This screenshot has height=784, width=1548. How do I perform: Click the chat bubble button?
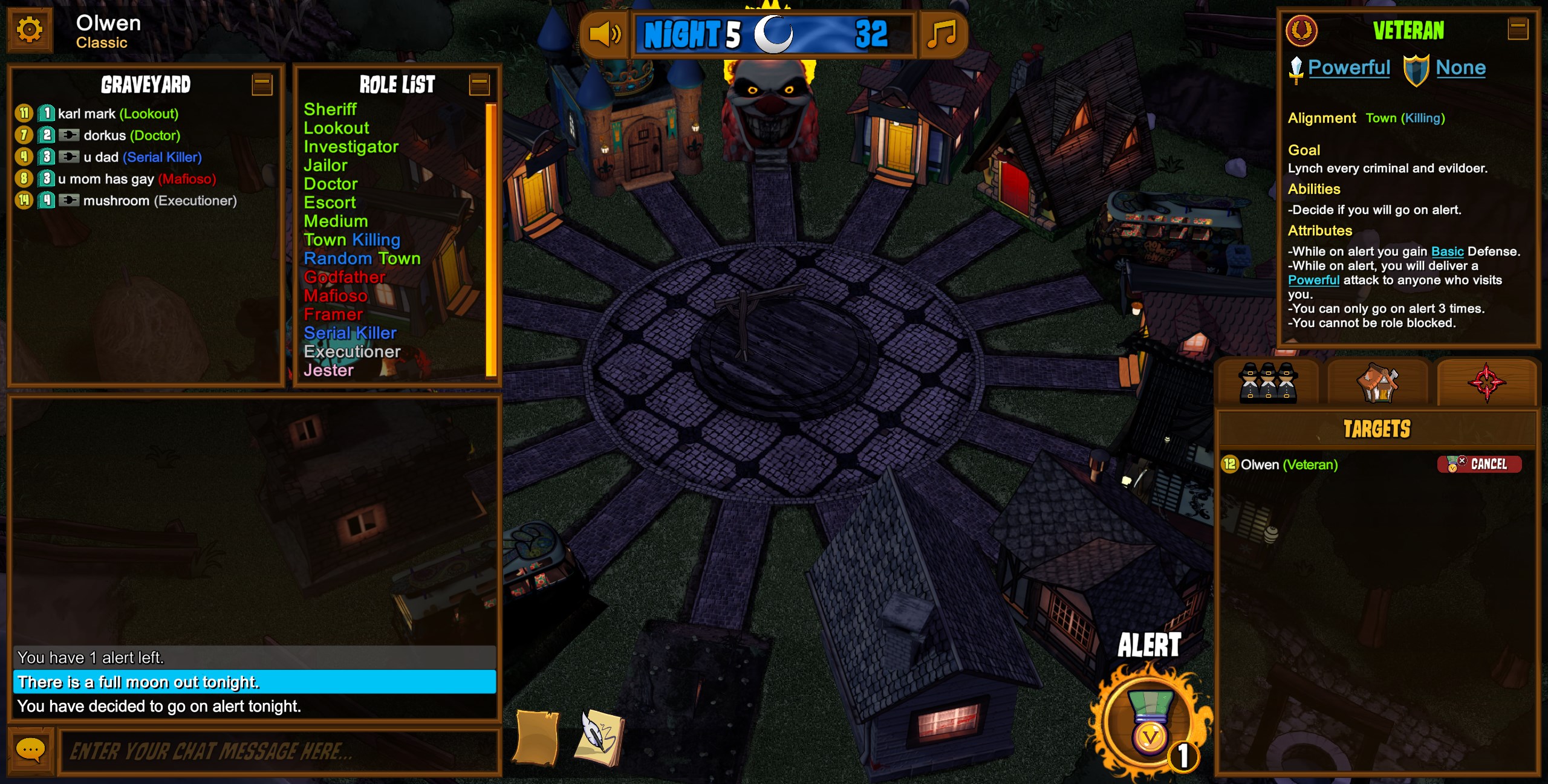pyautogui.click(x=30, y=751)
